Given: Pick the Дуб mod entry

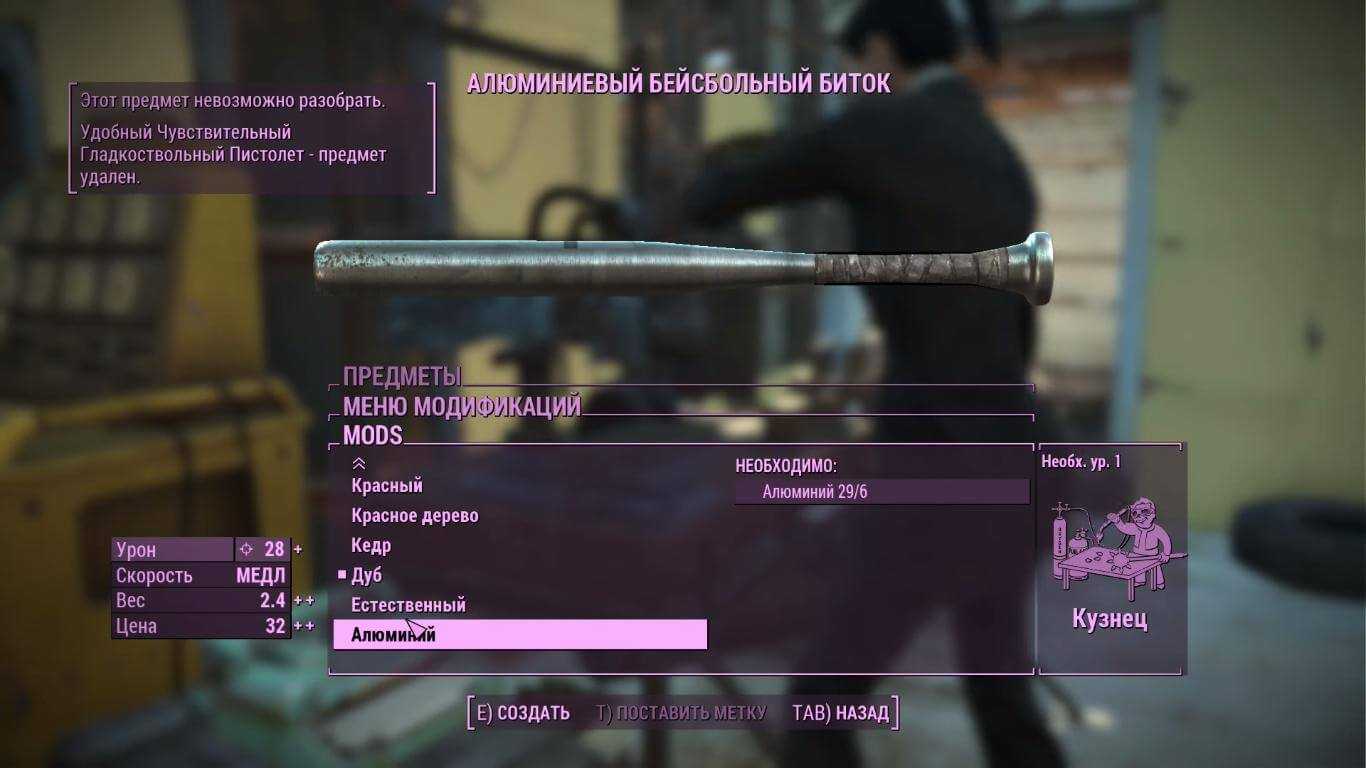Looking at the screenshot, I should pyautogui.click(x=367, y=576).
